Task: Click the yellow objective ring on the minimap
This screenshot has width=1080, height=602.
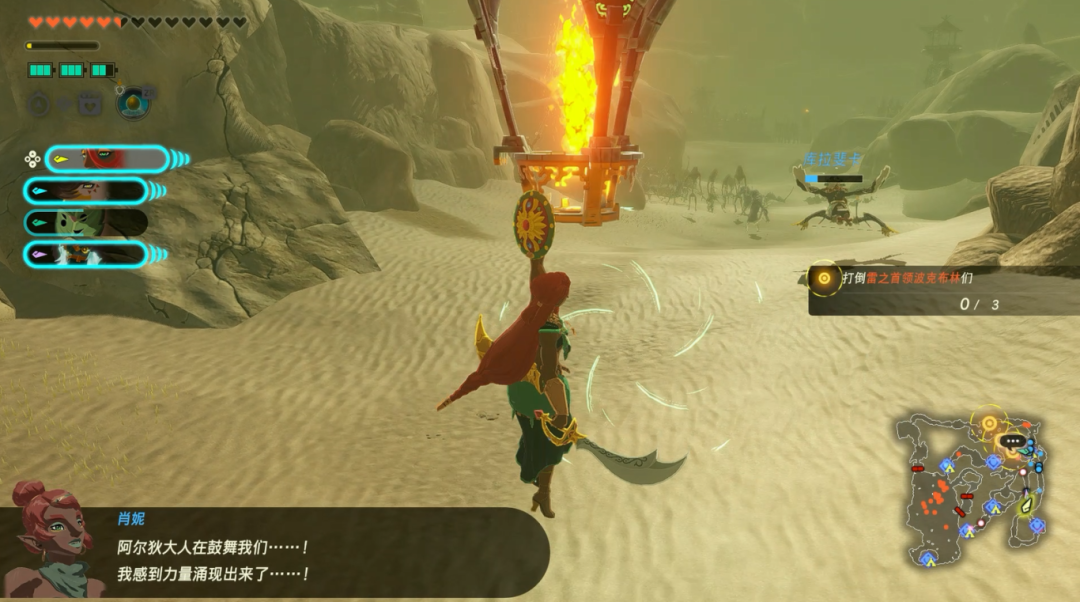Action: coord(989,423)
